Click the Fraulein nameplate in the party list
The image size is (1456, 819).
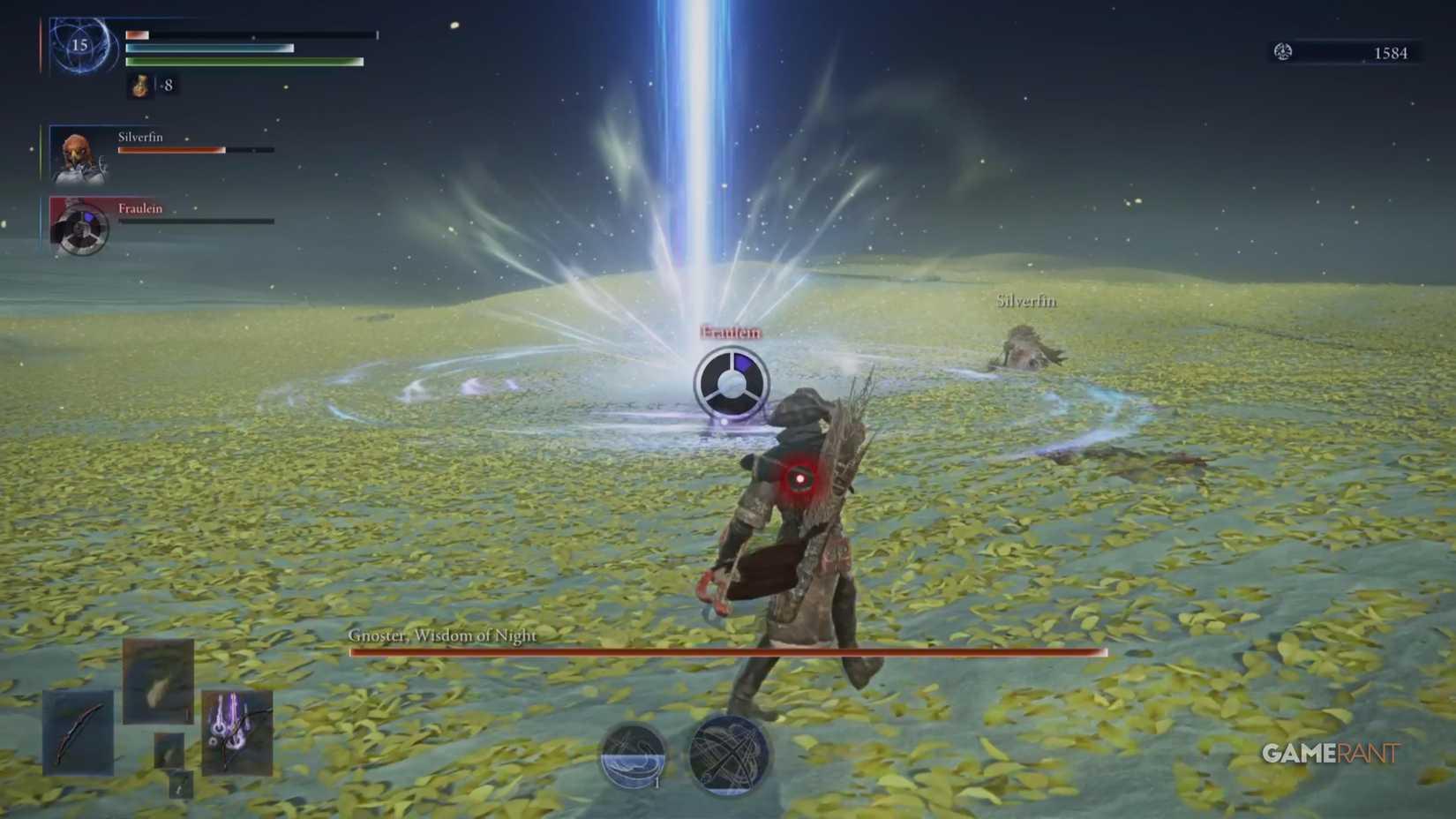pos(139,209)
